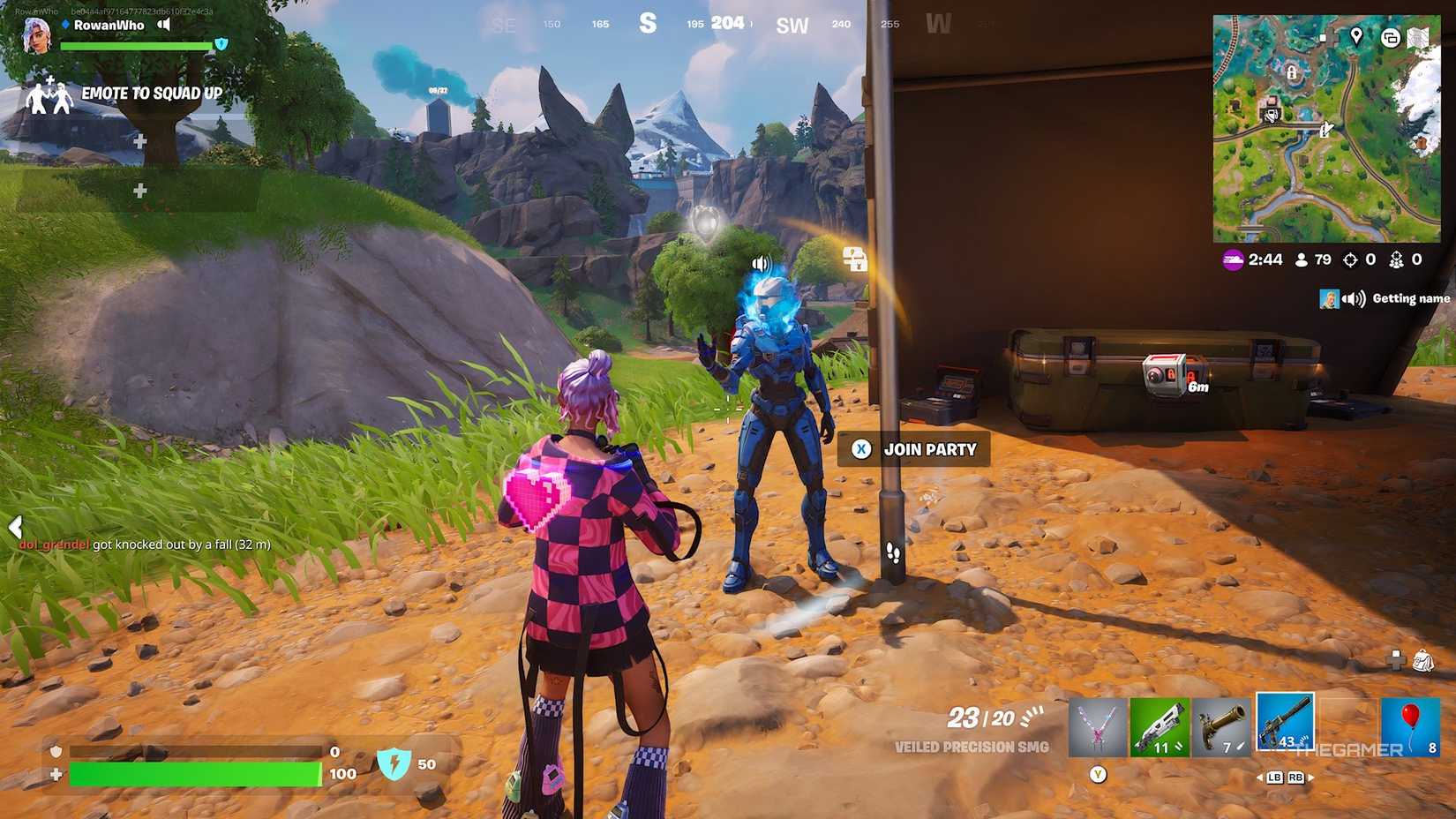This screenshot has height=819, width=1456.
Task: Click the storm timer icon below the minimap
Action: coord(1232,259)
